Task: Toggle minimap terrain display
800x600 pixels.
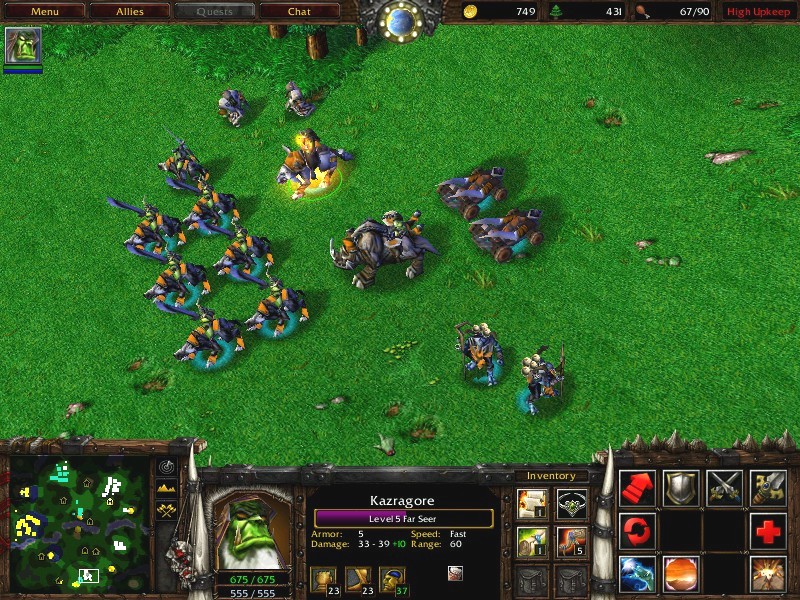Action: (166, 488)
